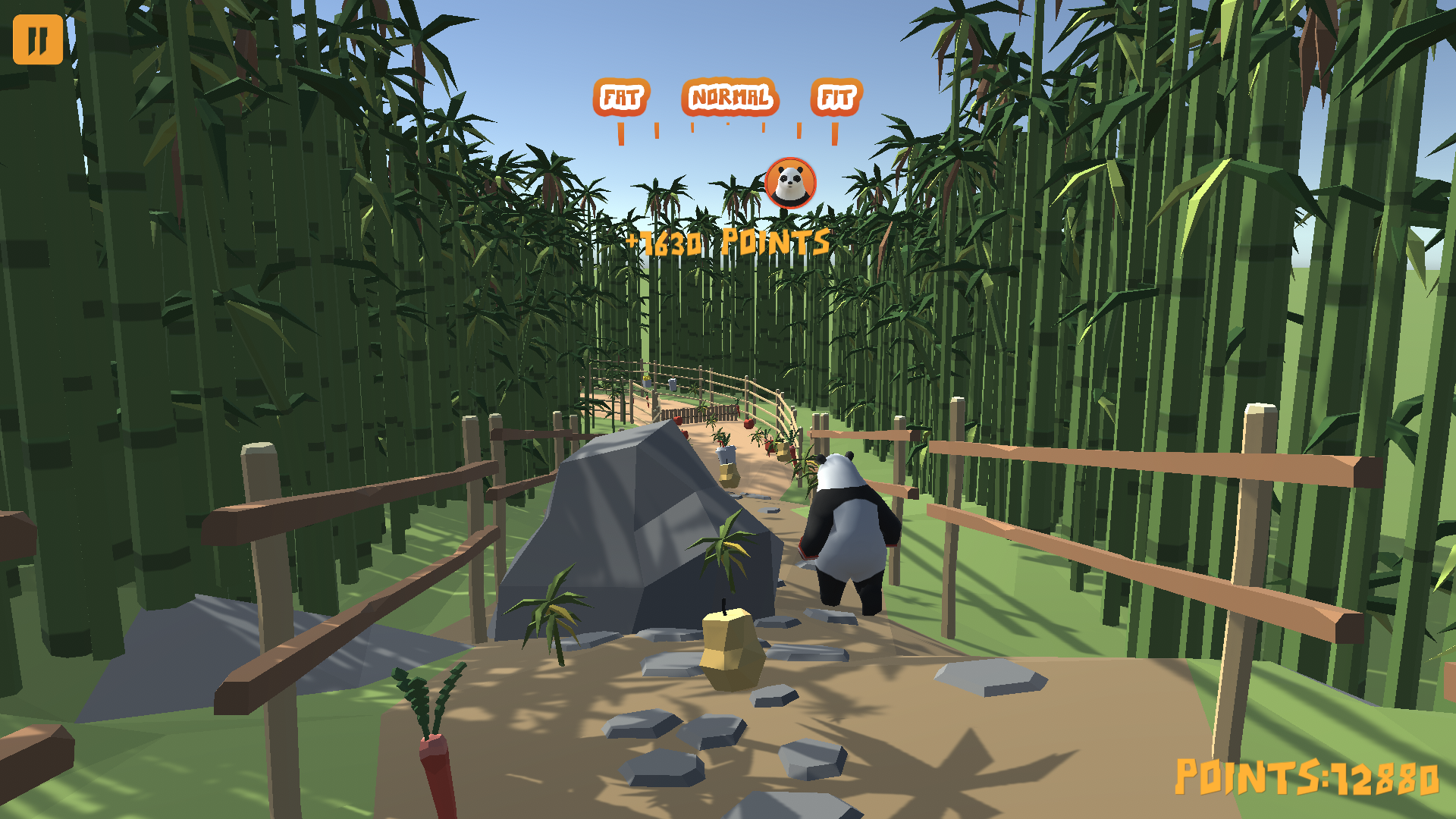
Task: Click the +1630 POINTS popup text
Action: click(726, 243)
